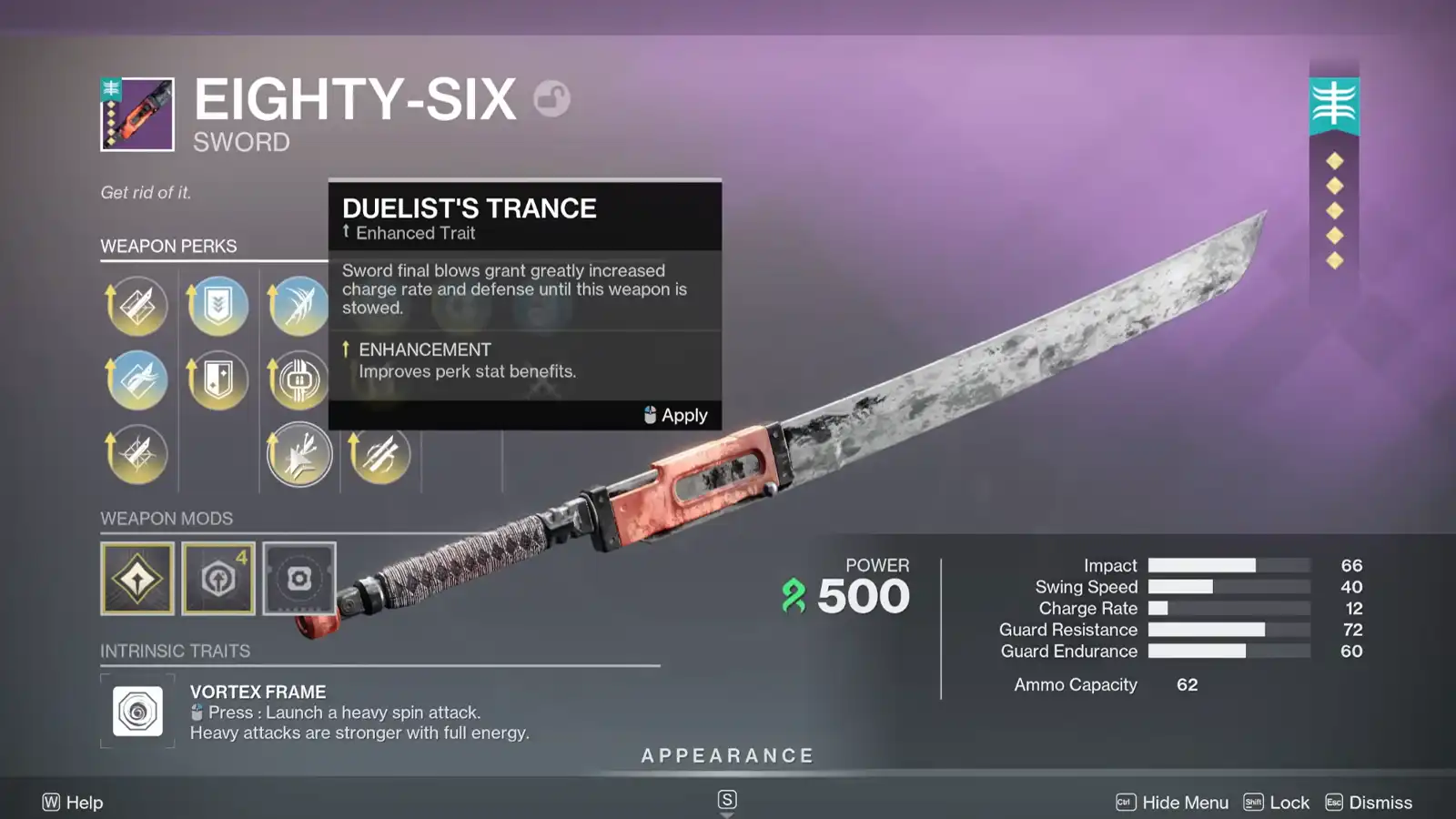Screen dimensions: 1456x819
Task: Click the diamond-shaped masterwork mod icon
Action: [x=137, y=579]
